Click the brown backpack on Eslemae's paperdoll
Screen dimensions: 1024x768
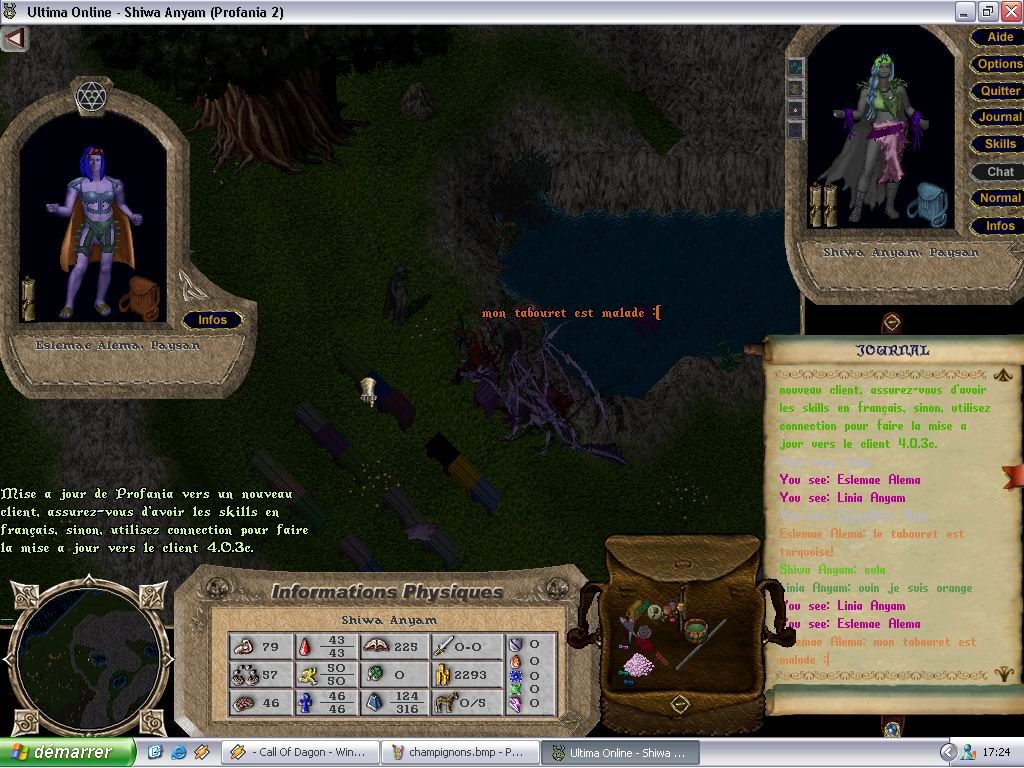click(139, 298)
